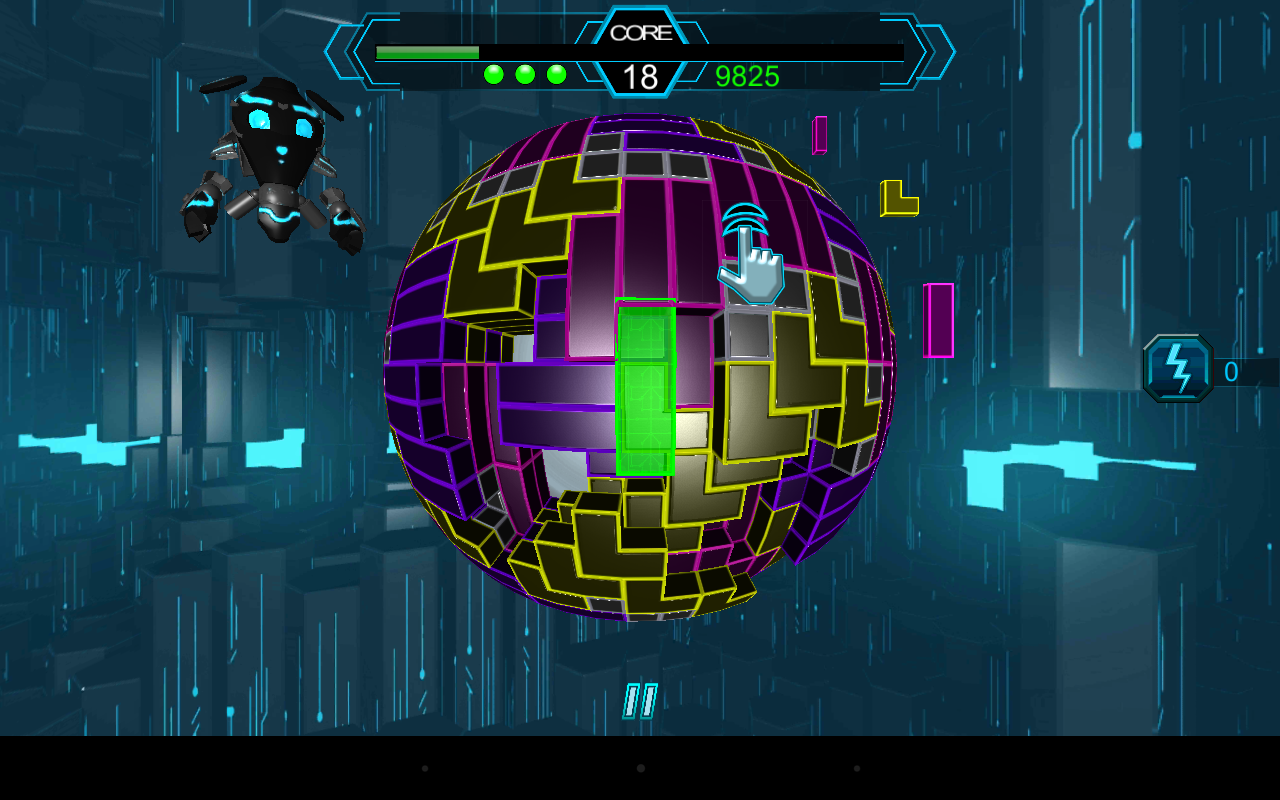Viewport: 1280px width, 800px height.
Task: Place the piece in the green highlighted zone
Action: pyautogui.click(x=646, y=390)
